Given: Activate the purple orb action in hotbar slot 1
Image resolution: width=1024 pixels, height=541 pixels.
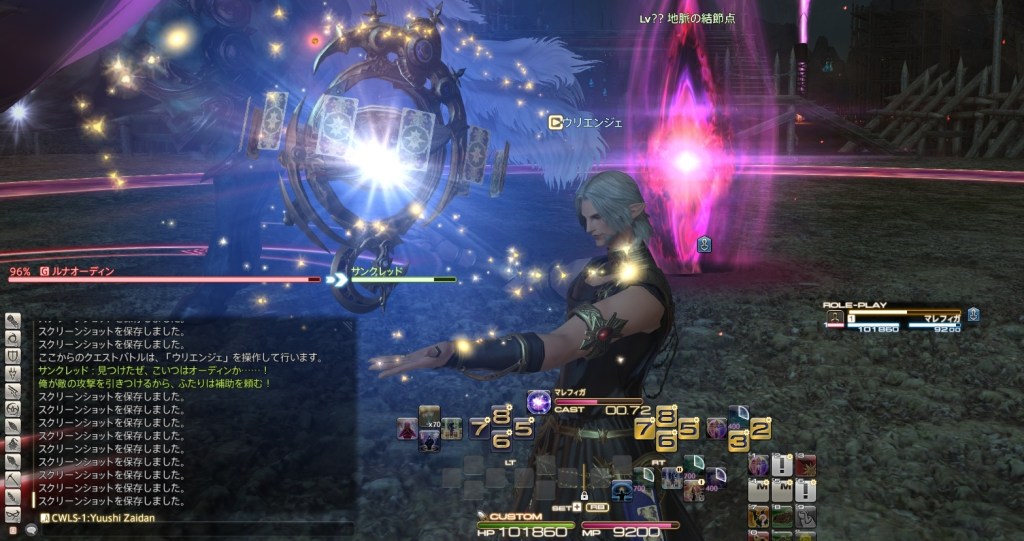Looking at the screenshot, I should click(x=758, y=465).
